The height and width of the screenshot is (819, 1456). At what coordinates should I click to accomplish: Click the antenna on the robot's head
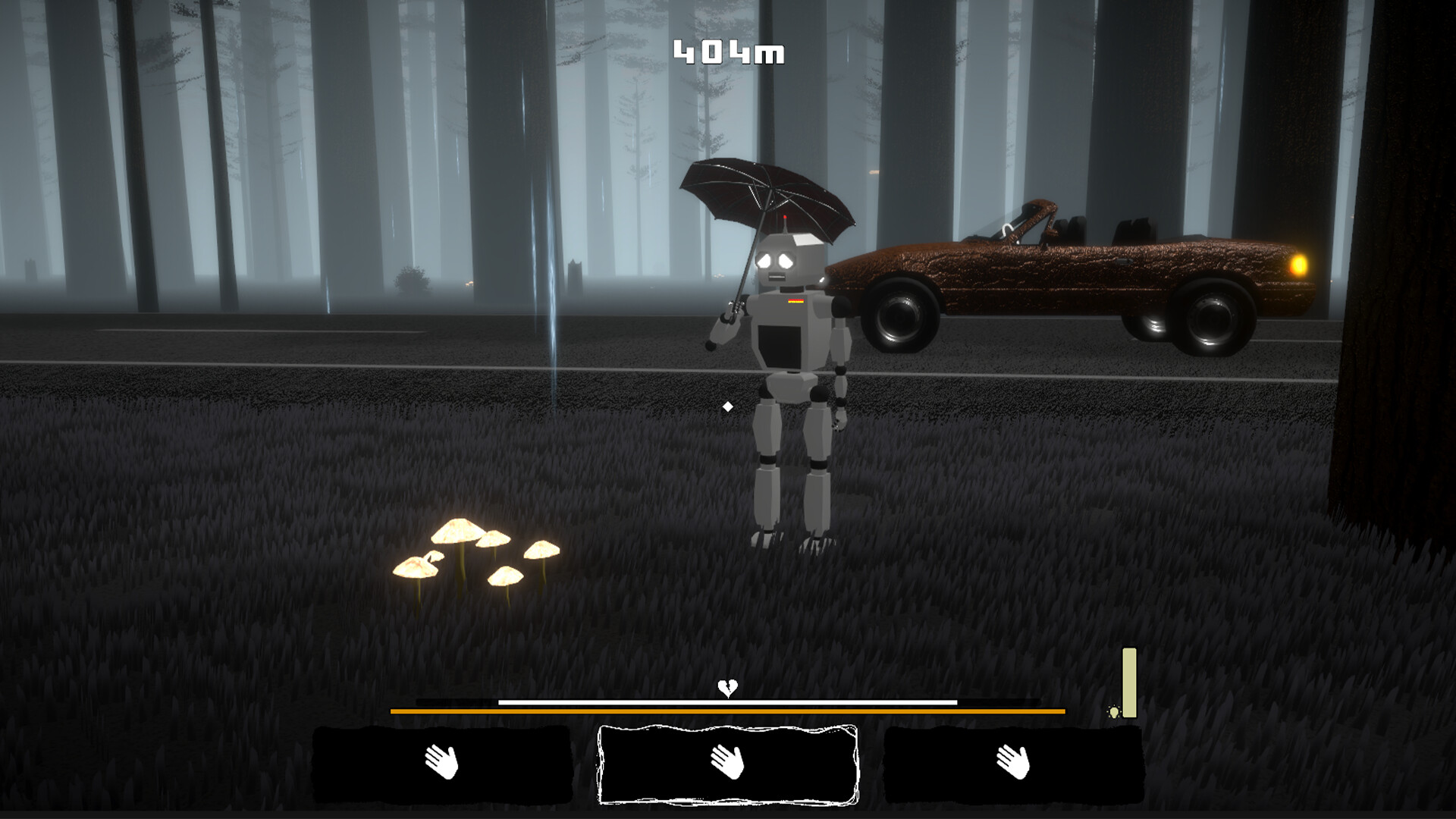tap(786, 222)
